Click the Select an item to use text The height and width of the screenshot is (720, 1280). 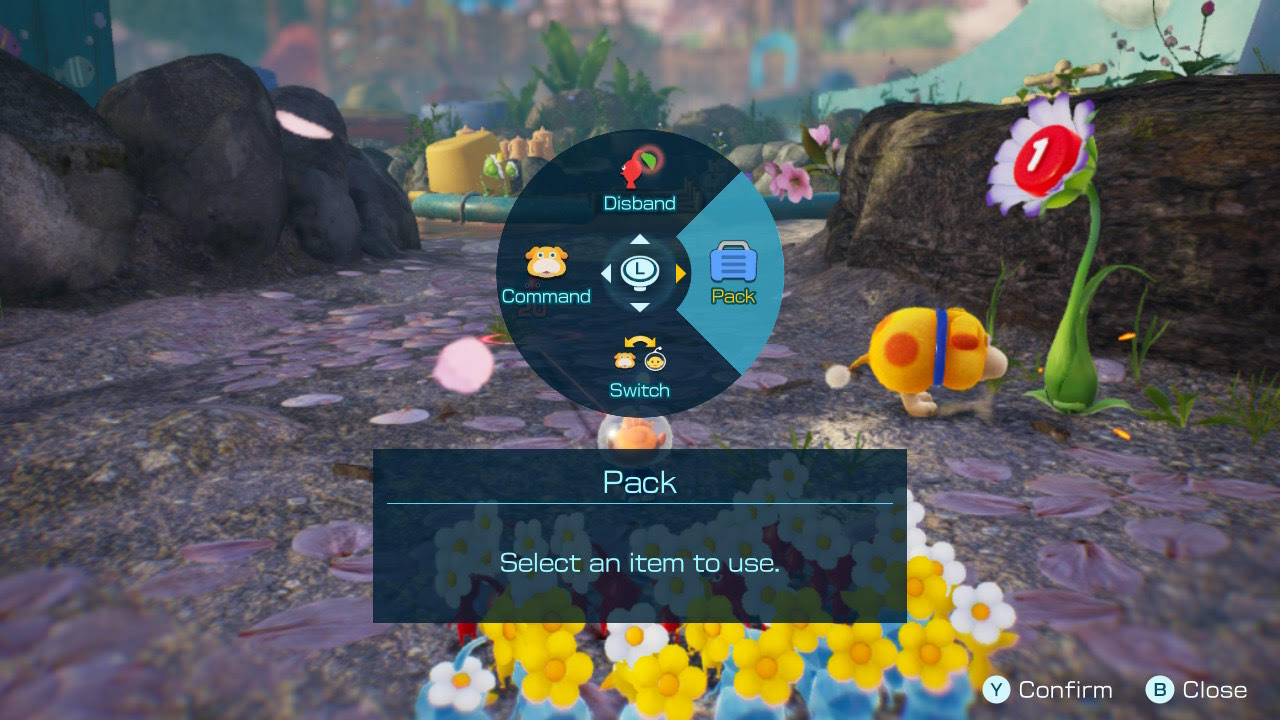[639, 563]
